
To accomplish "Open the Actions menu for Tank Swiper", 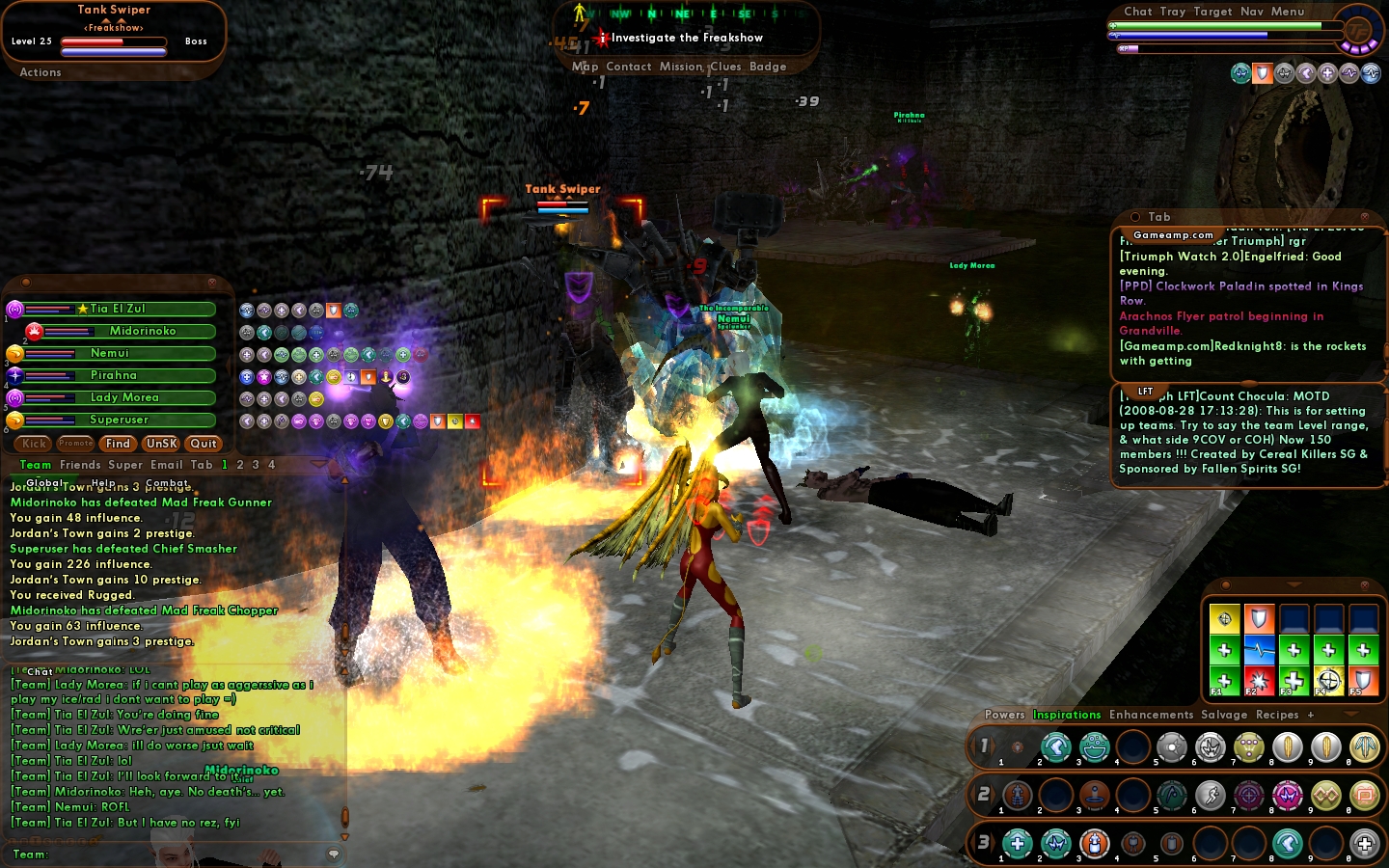I will point(41,72).
